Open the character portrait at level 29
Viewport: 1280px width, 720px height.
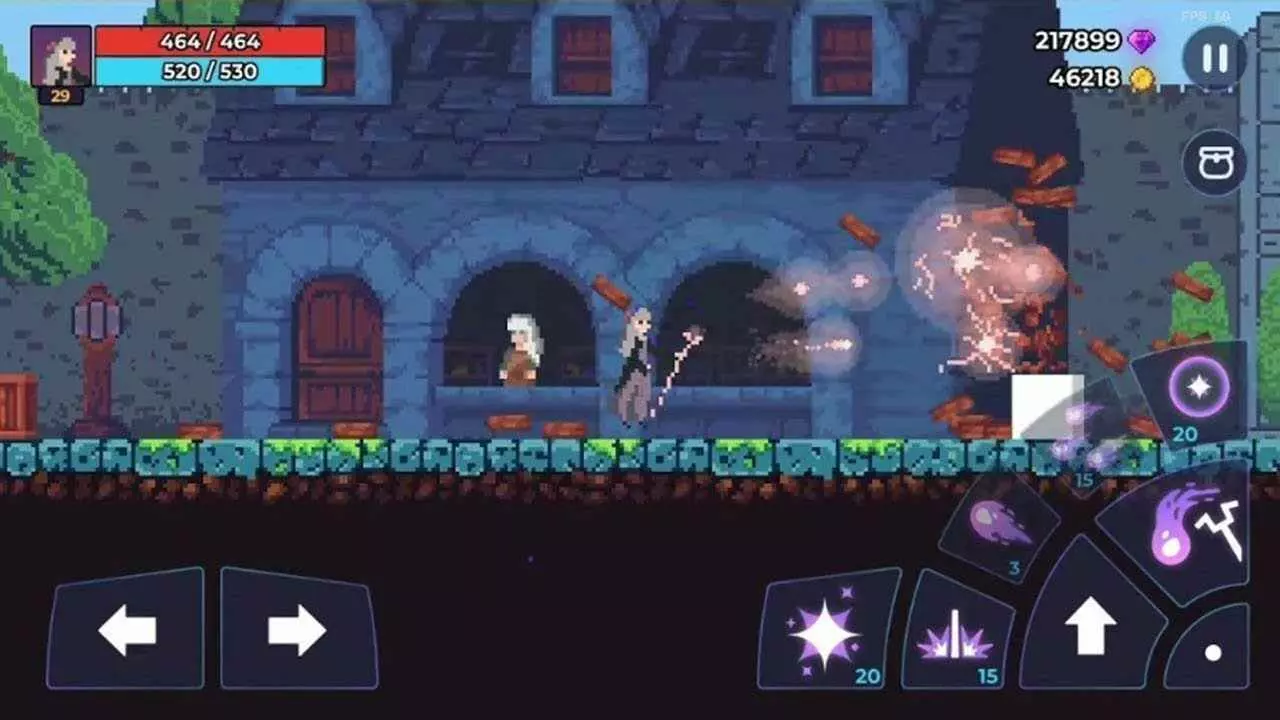[62, 55]
